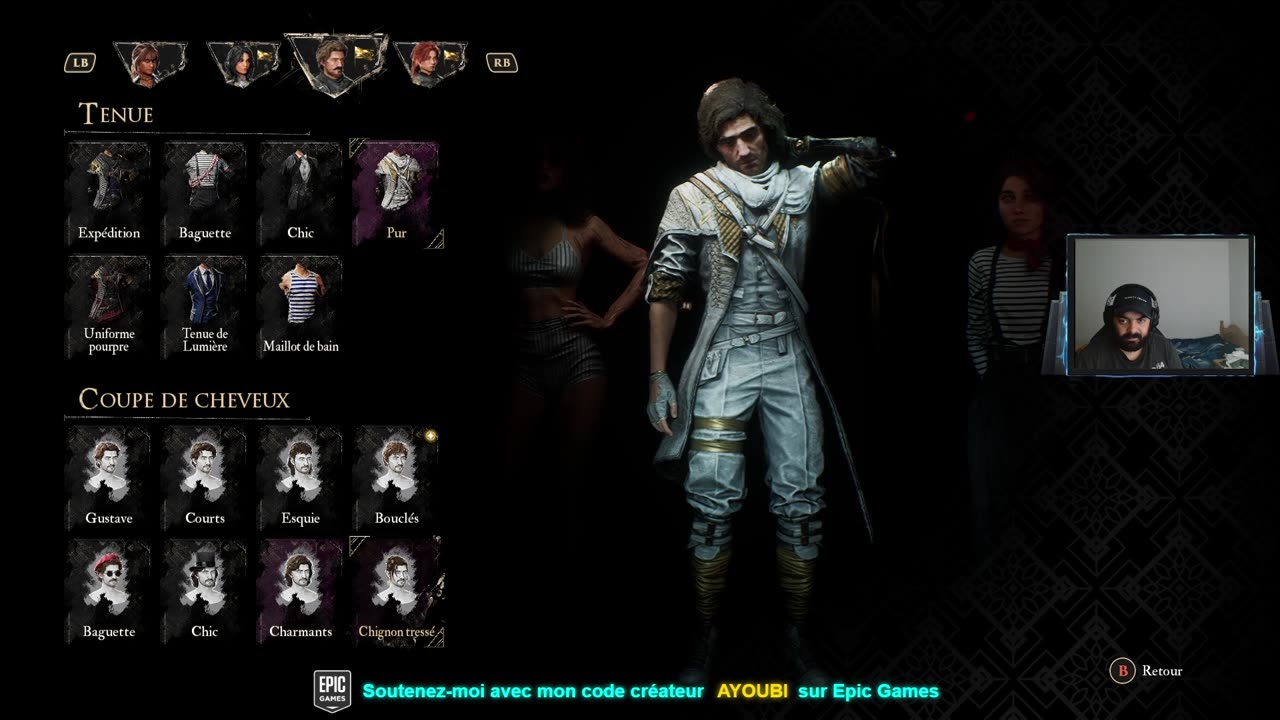This screenshot has width=1280, height=720.
Task: Switch to the black-haired woman character tab
Action: (242, 62)
